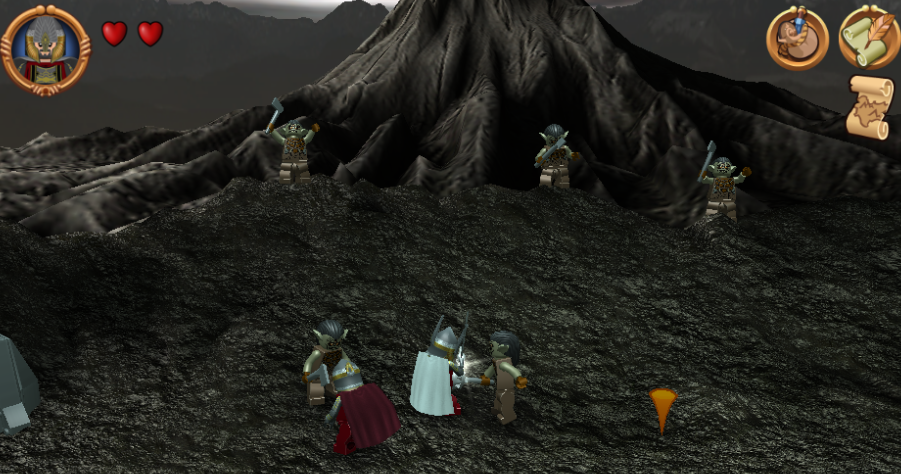Open the backpack inventory icon
Screen dimensions: 901x474
(x=797, y=38)
